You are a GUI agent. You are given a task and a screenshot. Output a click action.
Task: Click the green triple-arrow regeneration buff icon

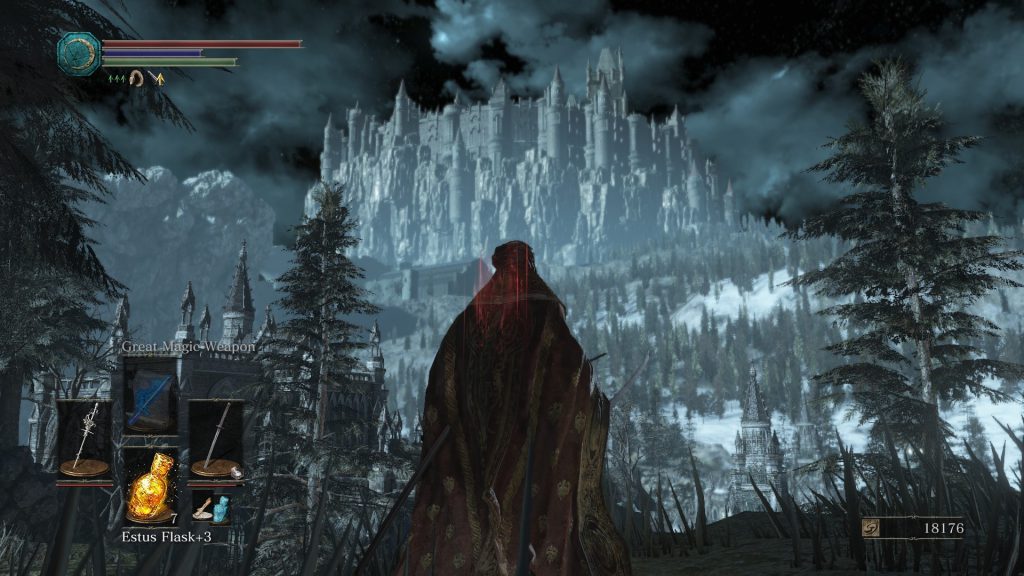(x=116, y=77)
